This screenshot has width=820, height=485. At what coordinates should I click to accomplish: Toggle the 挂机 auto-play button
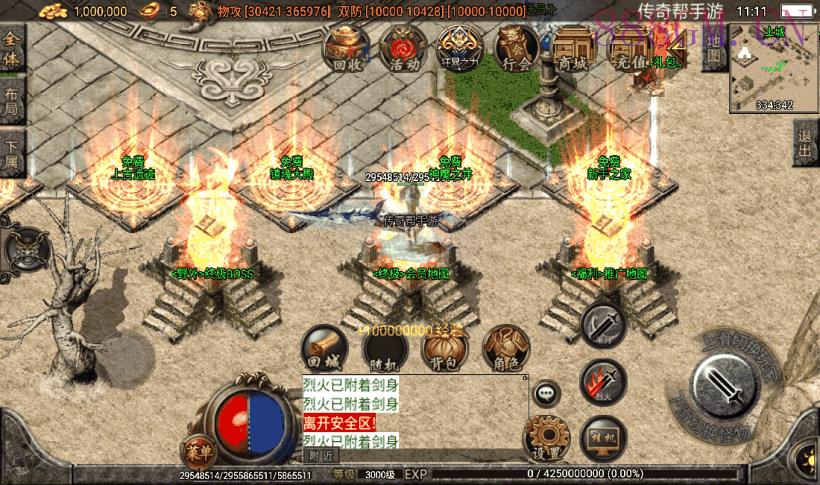tap(603, 438)
